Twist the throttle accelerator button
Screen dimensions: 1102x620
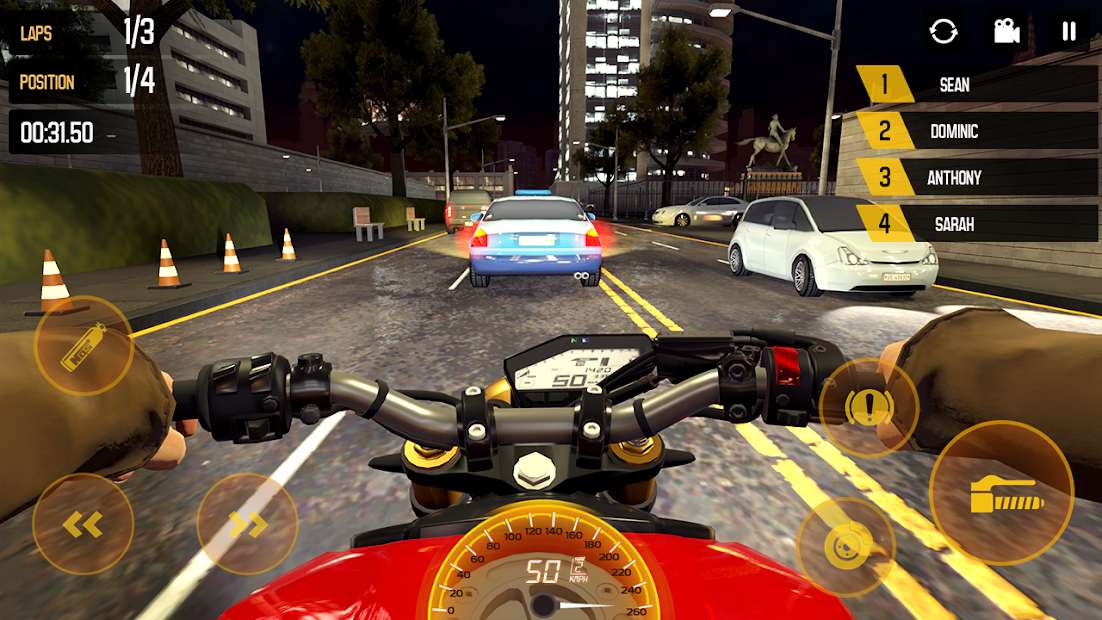[x=1001, y=492]
